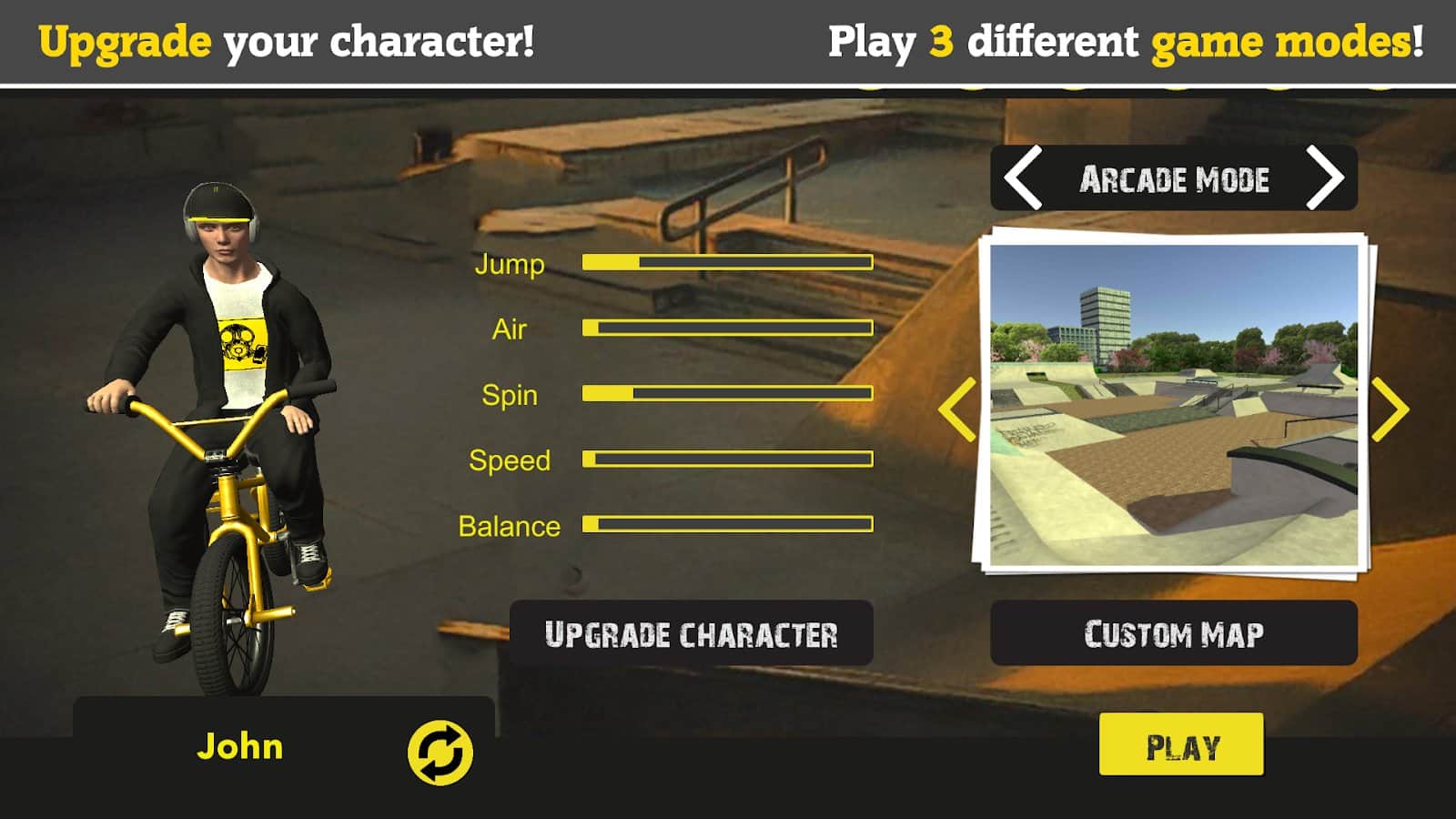
Task: Select the Arcade Mode title
Action: (x=1174, y=178)
